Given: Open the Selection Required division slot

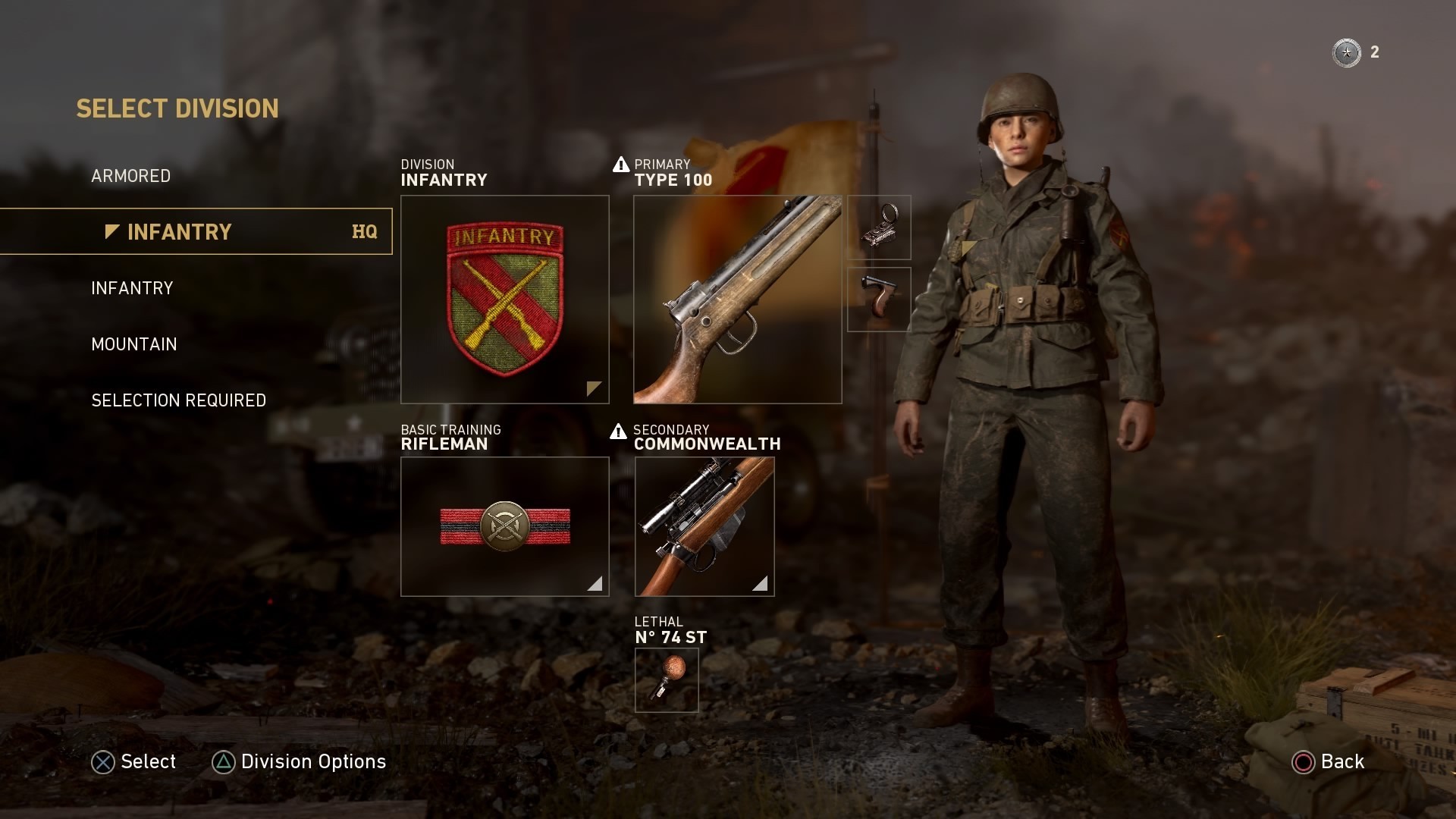Looking at the screenshot, I should point(178,400).
